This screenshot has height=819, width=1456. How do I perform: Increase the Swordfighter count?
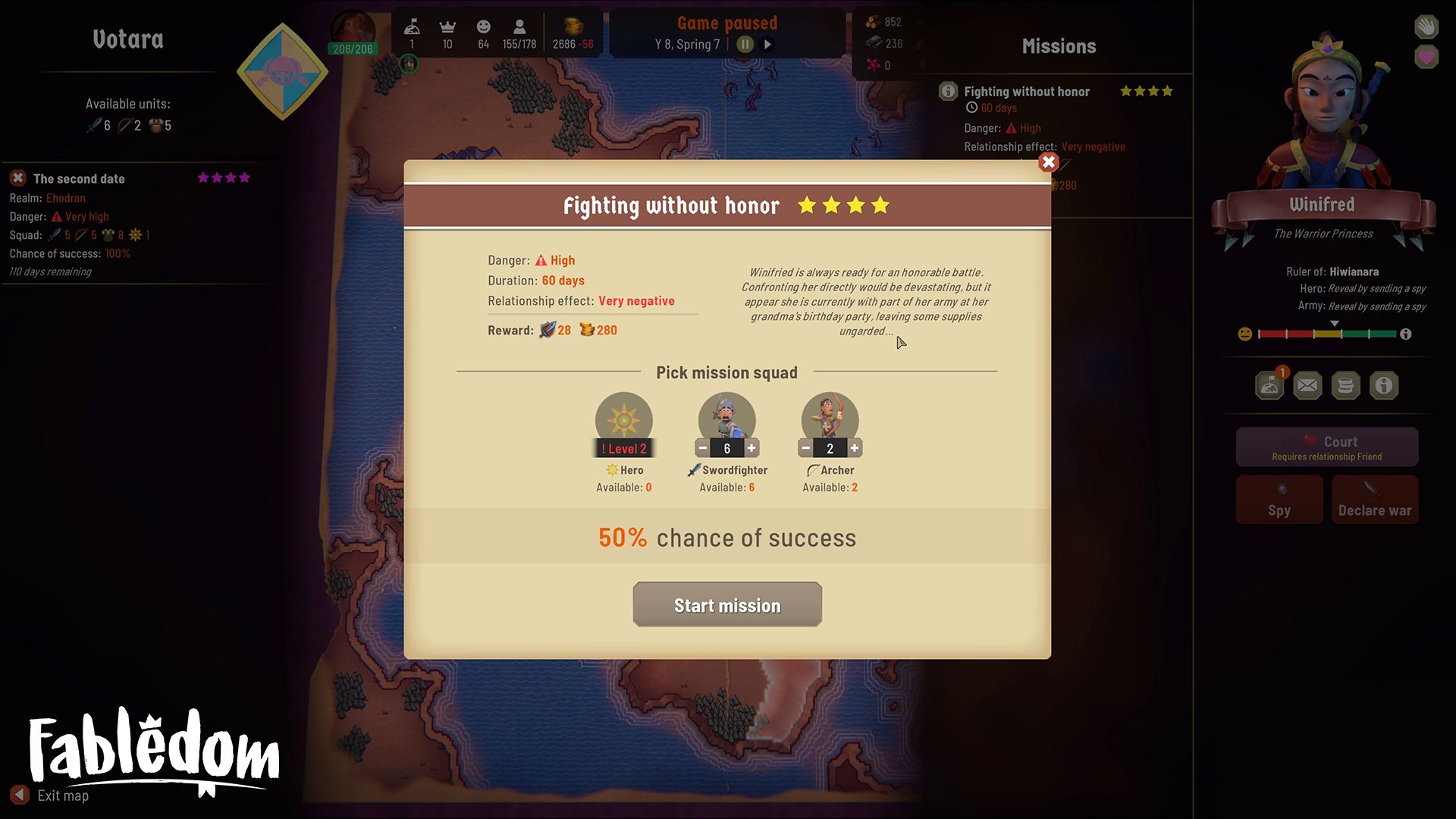[x=752, y=448]
